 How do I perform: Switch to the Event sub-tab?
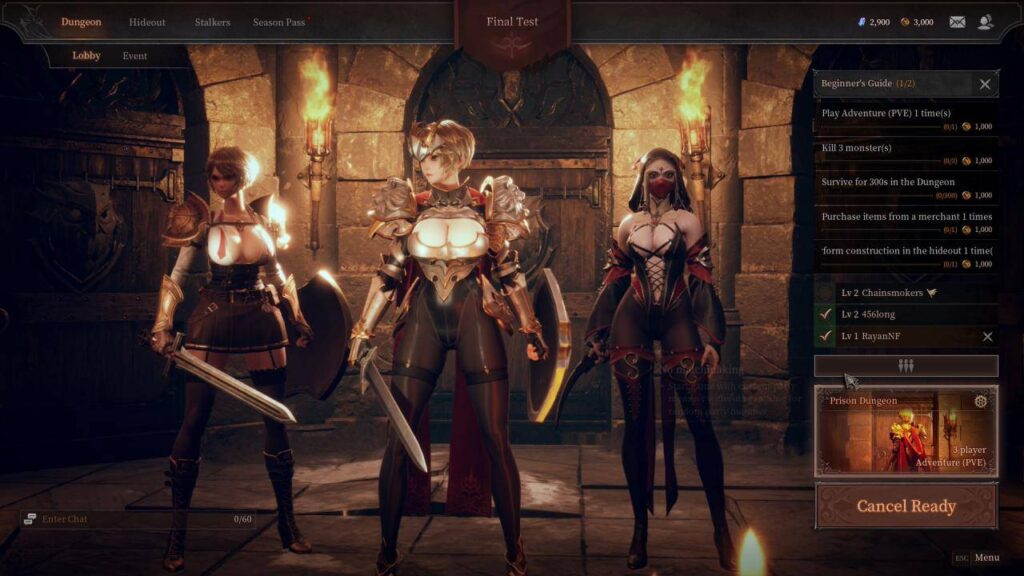click(135, 56)
